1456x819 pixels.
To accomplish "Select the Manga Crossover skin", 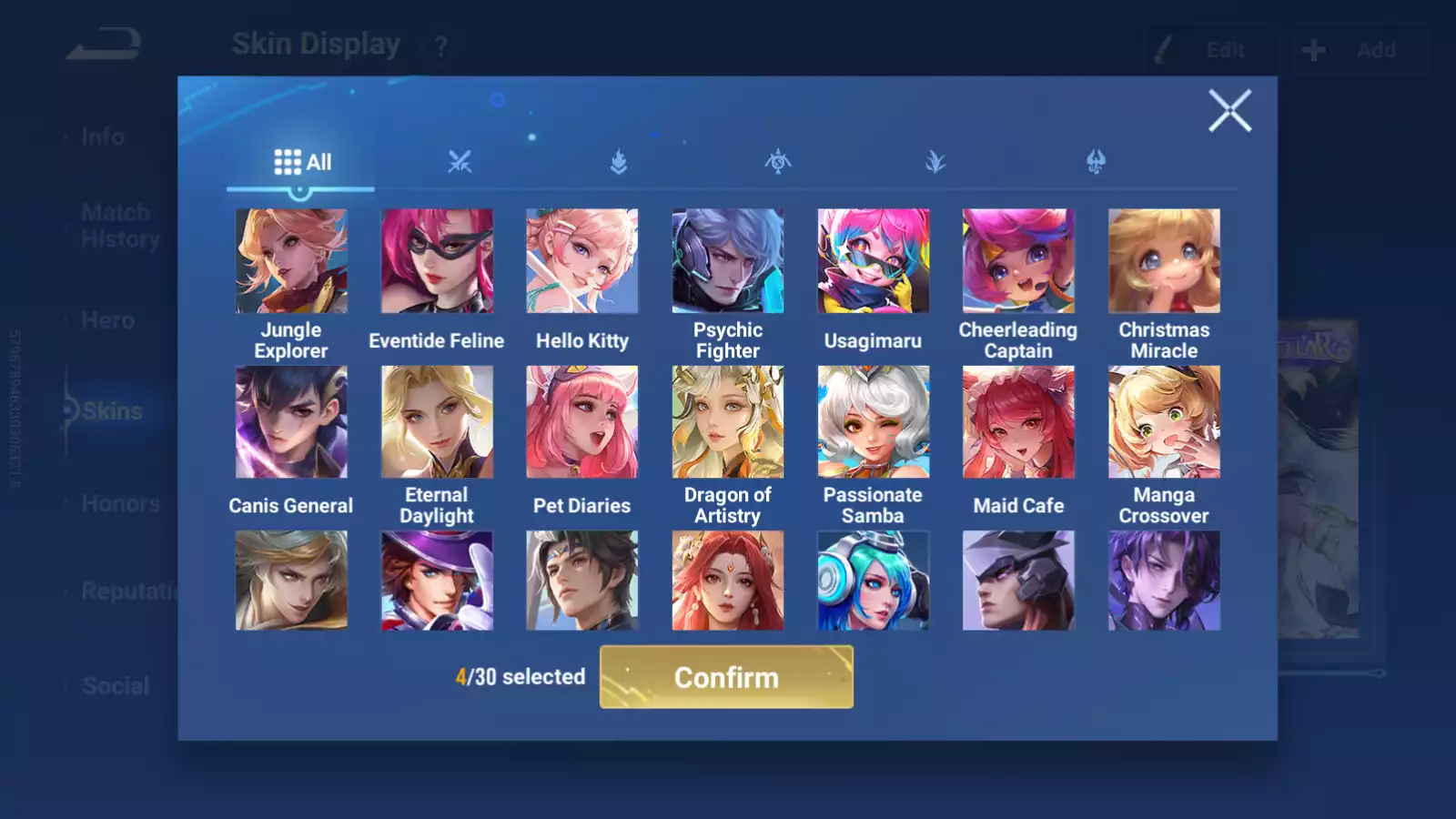I will tap(1164, 422).
